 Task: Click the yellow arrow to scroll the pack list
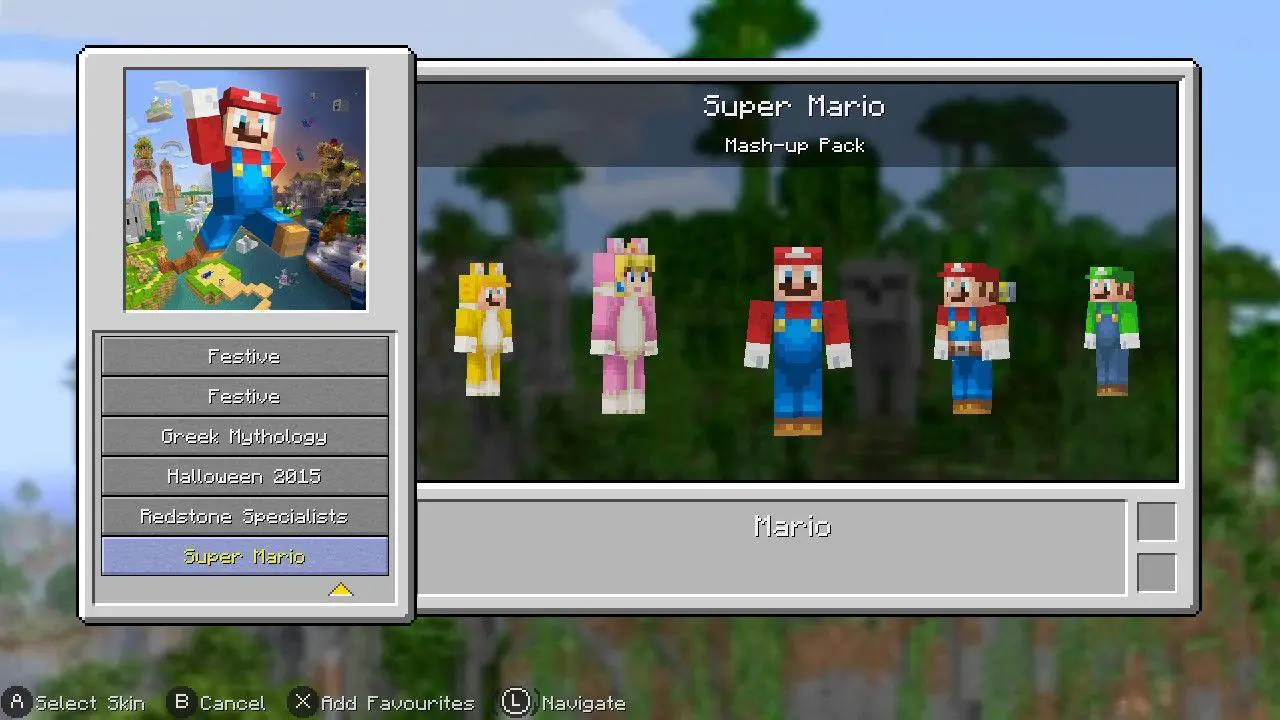[340, 590]
